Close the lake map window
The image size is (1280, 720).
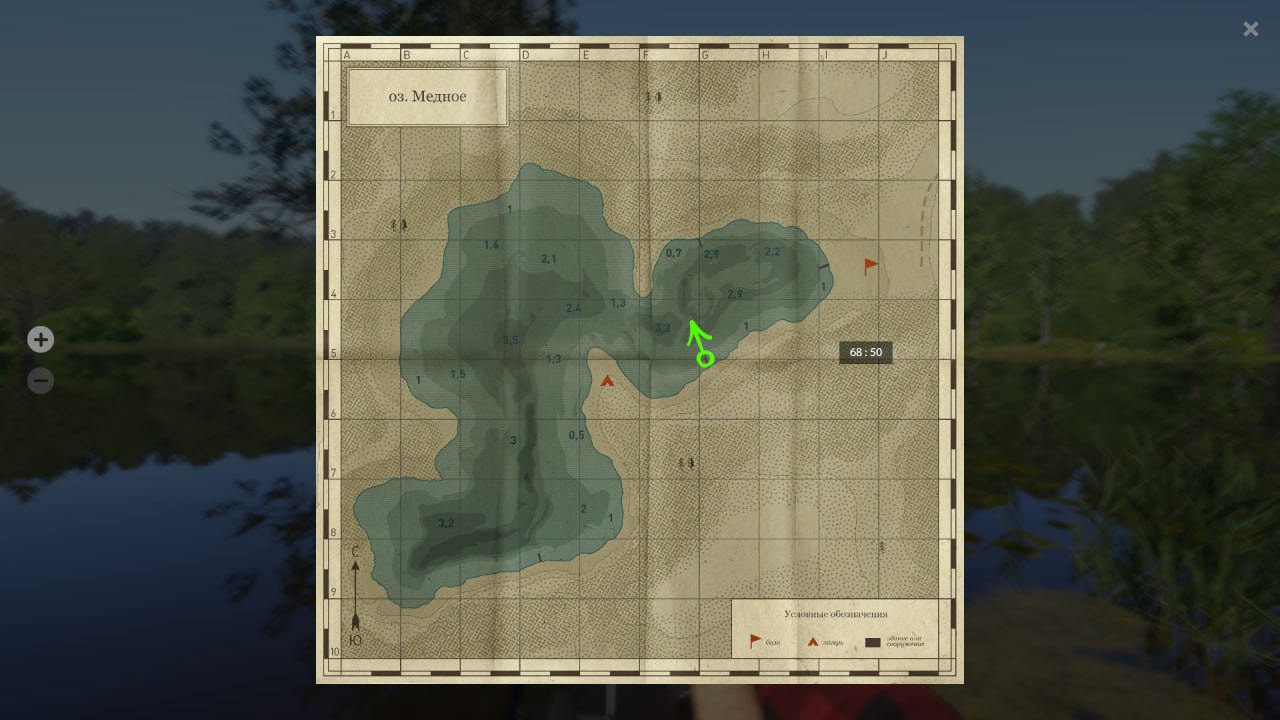point(1250,29)
